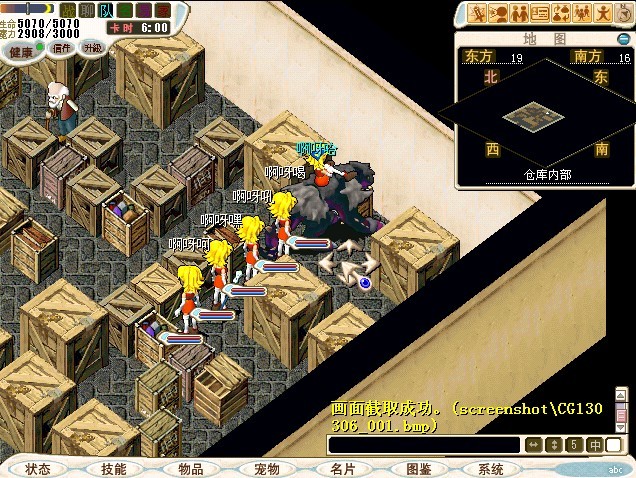Click the compass icon in the action bar

(x=624, y=13)
